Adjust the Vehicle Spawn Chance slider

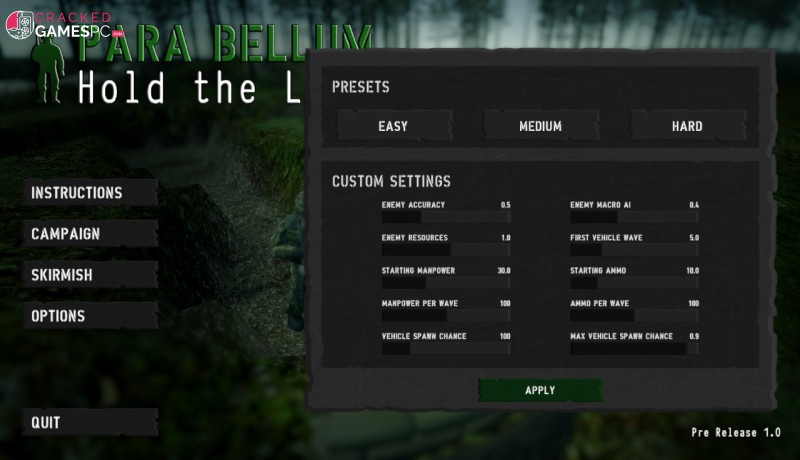[x=446, y=349]
